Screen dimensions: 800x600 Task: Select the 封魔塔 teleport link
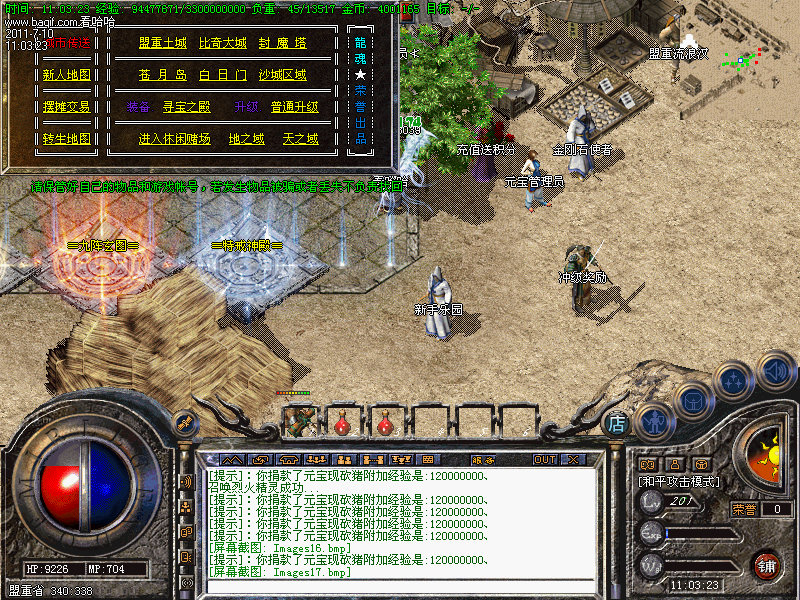[x=282, y=44]
